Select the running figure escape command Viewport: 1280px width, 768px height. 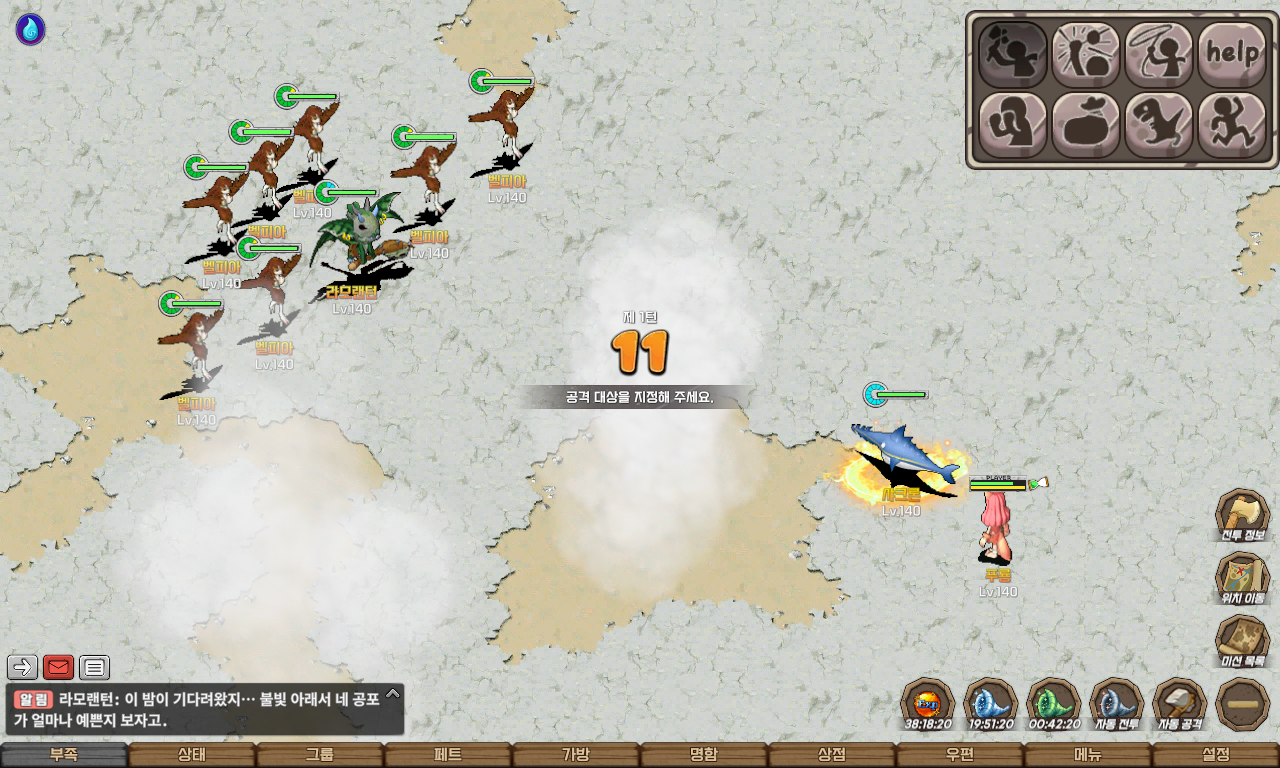tap(1231, 125)
